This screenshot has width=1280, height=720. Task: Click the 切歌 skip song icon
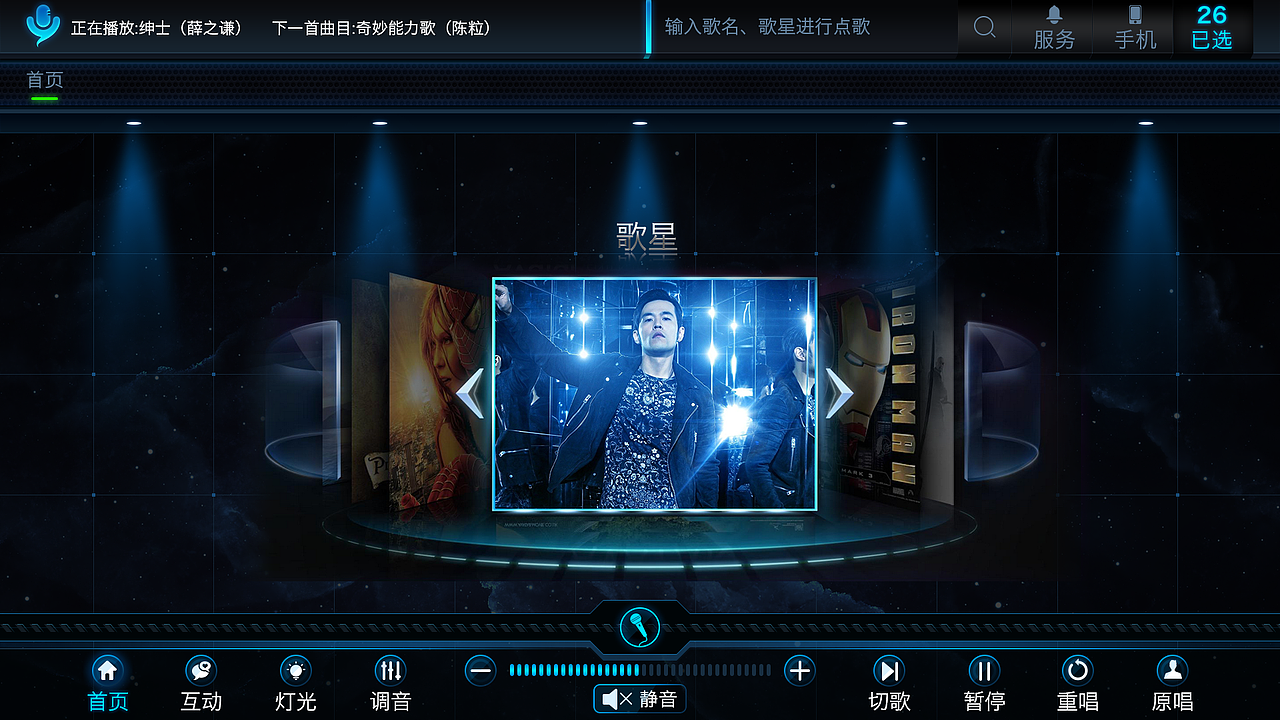click(889, 680)
